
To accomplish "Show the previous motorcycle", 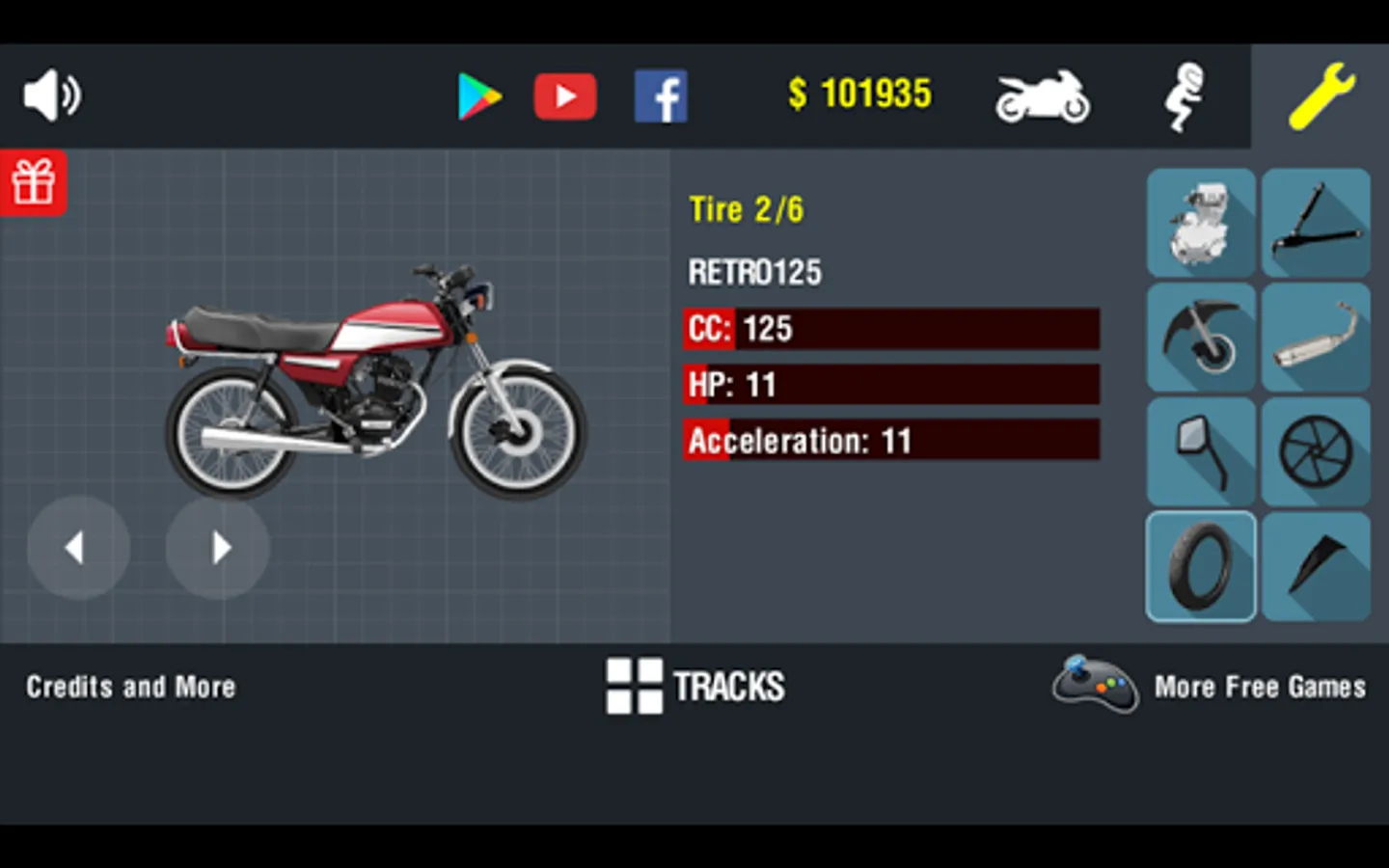I will coord(77,547).
